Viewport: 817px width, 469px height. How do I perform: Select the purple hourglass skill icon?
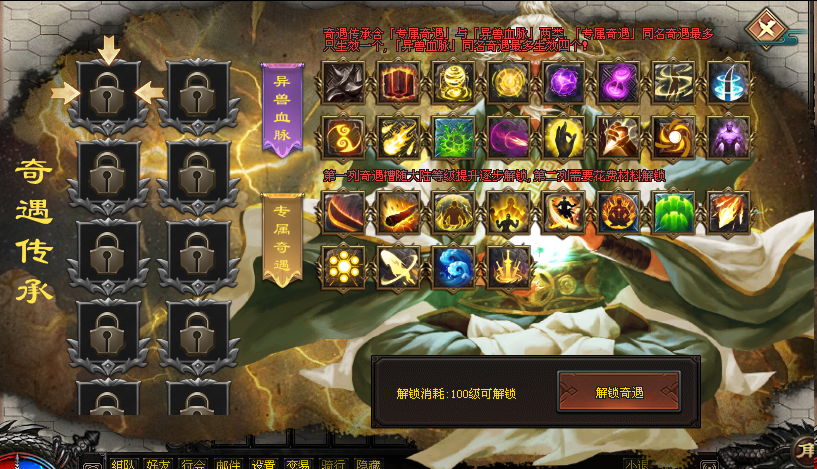pos(618,83)
